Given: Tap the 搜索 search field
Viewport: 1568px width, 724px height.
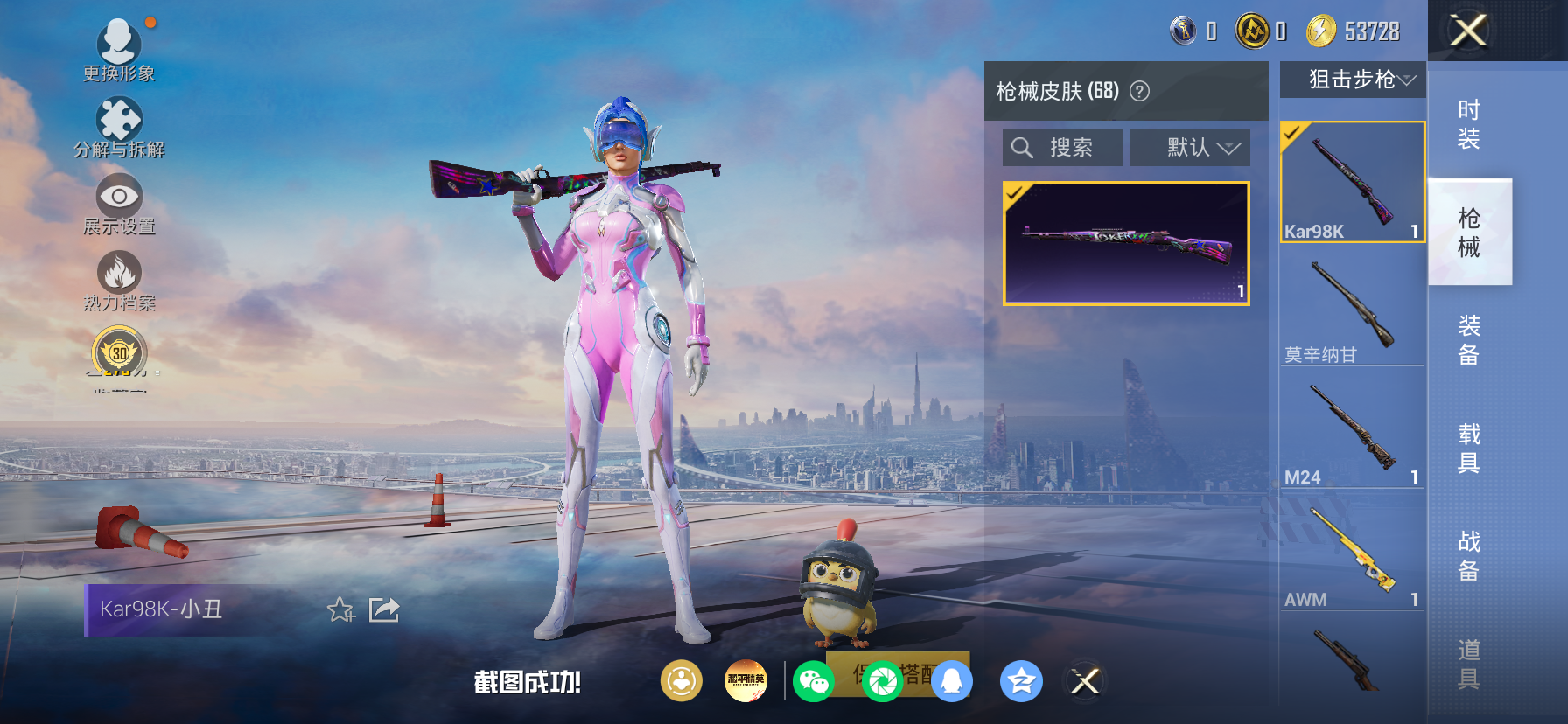Looking at the screenshot, I should tap(1062, 147).
